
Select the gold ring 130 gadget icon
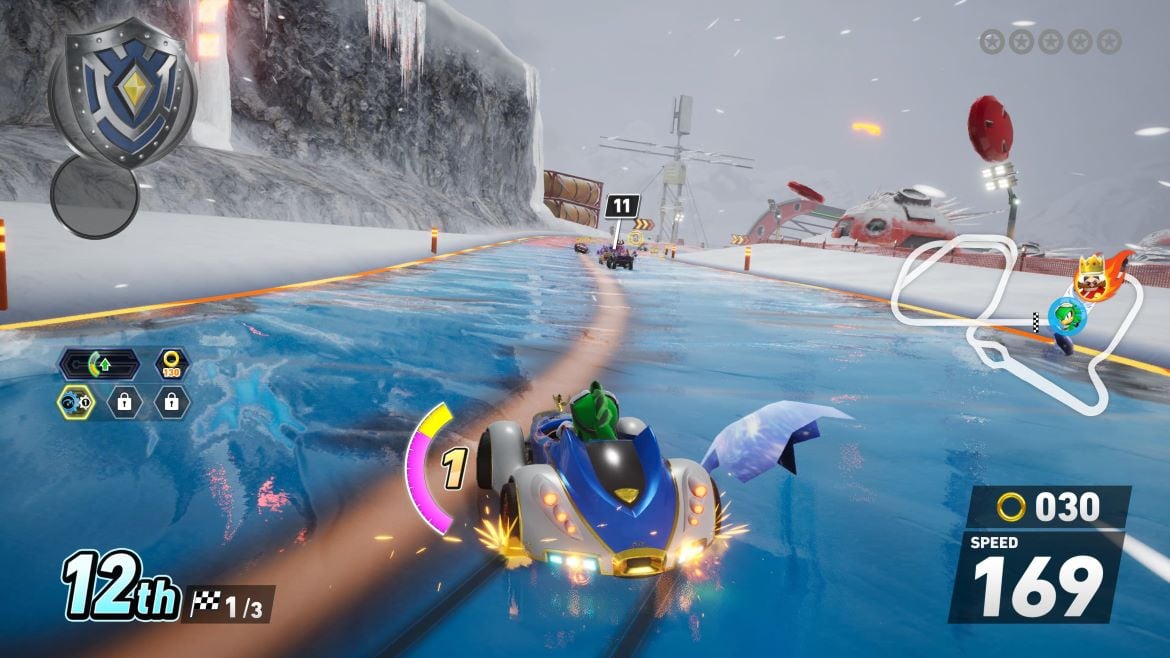[171, 364]
